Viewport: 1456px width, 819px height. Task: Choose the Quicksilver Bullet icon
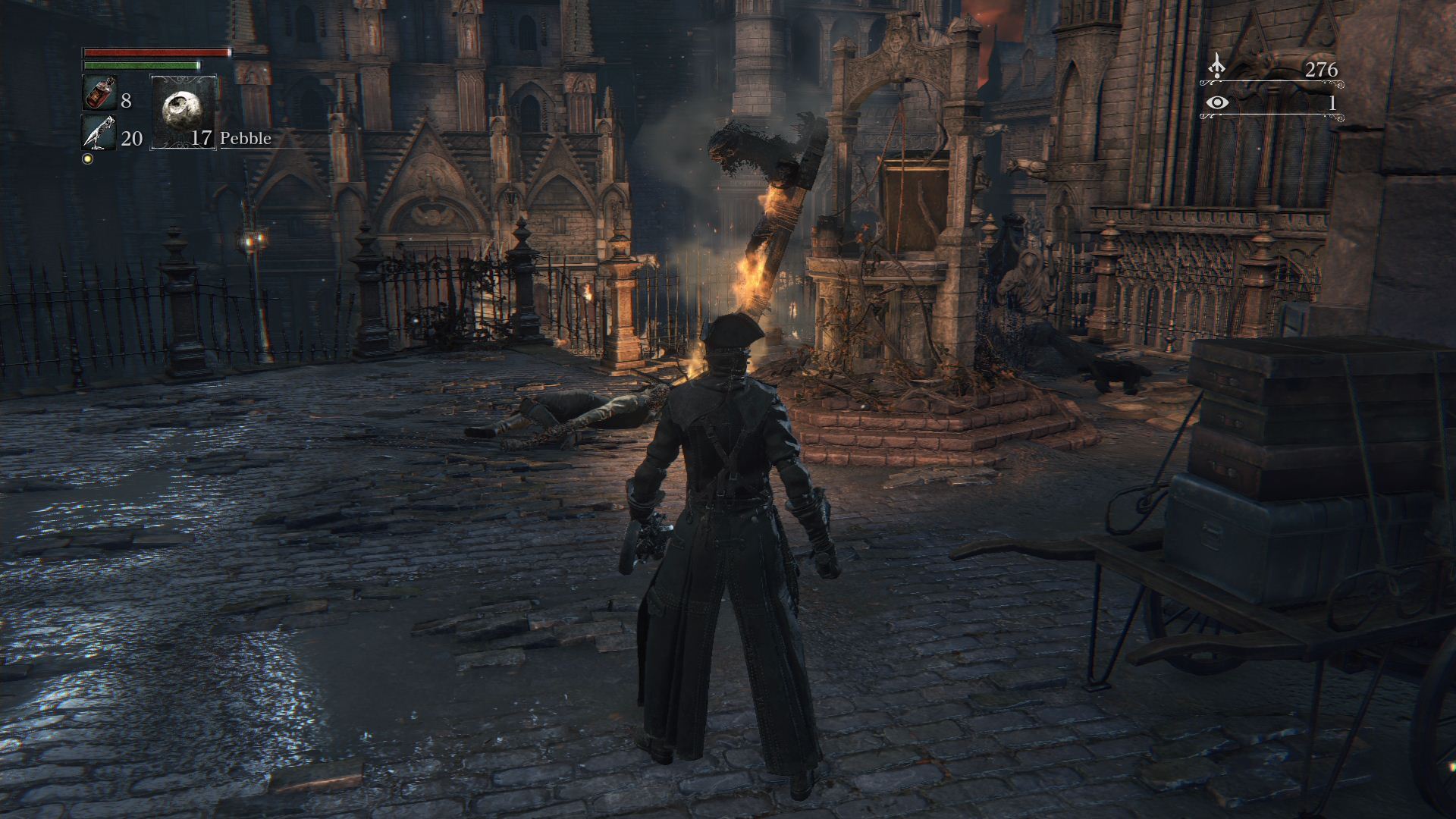[x=99, y=133]
